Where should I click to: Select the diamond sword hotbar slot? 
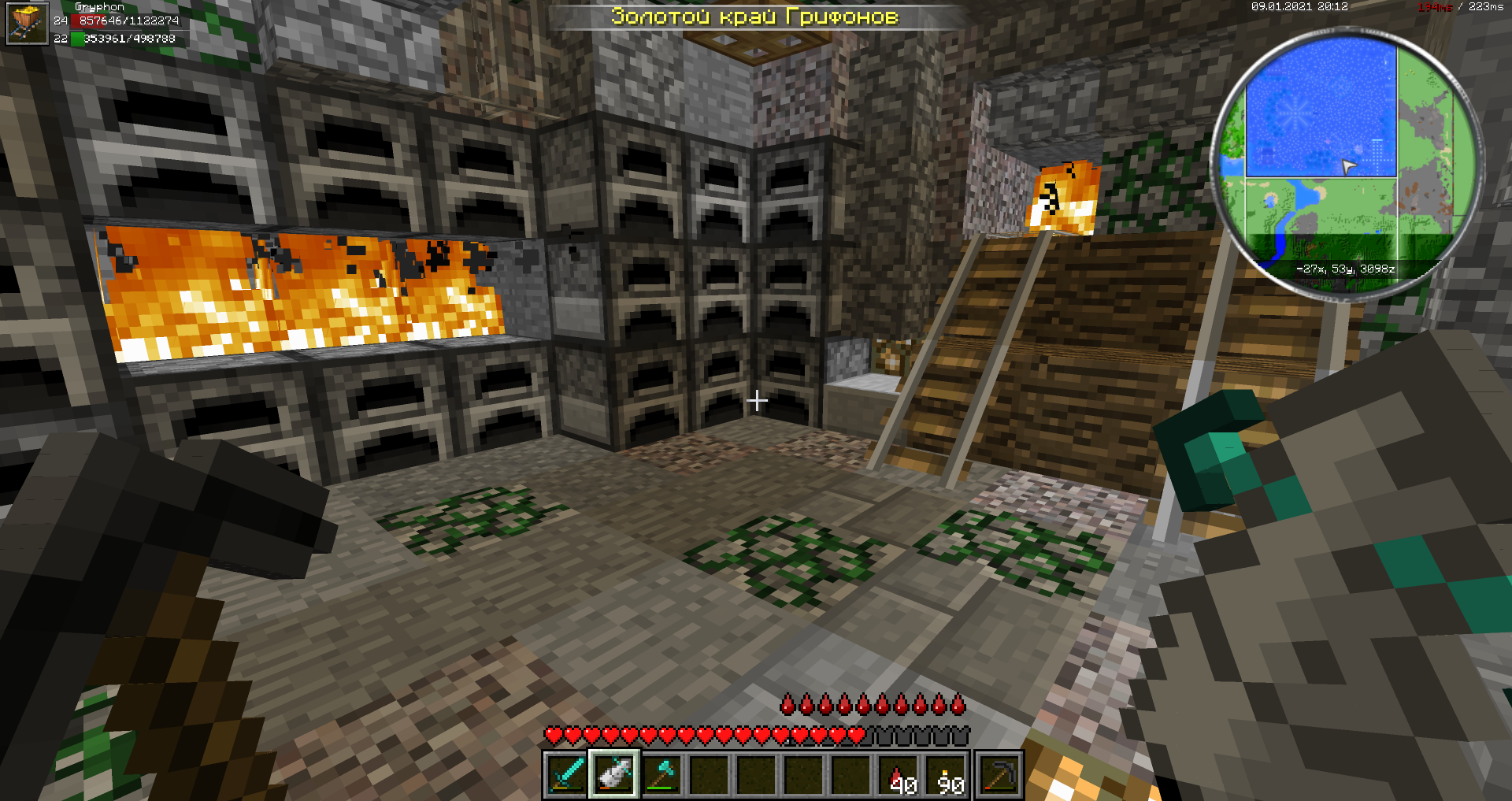[567, 774]
